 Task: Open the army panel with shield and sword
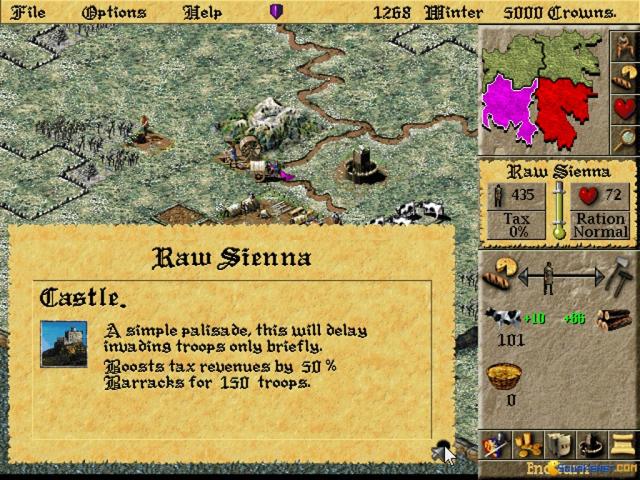pos(495,443)
